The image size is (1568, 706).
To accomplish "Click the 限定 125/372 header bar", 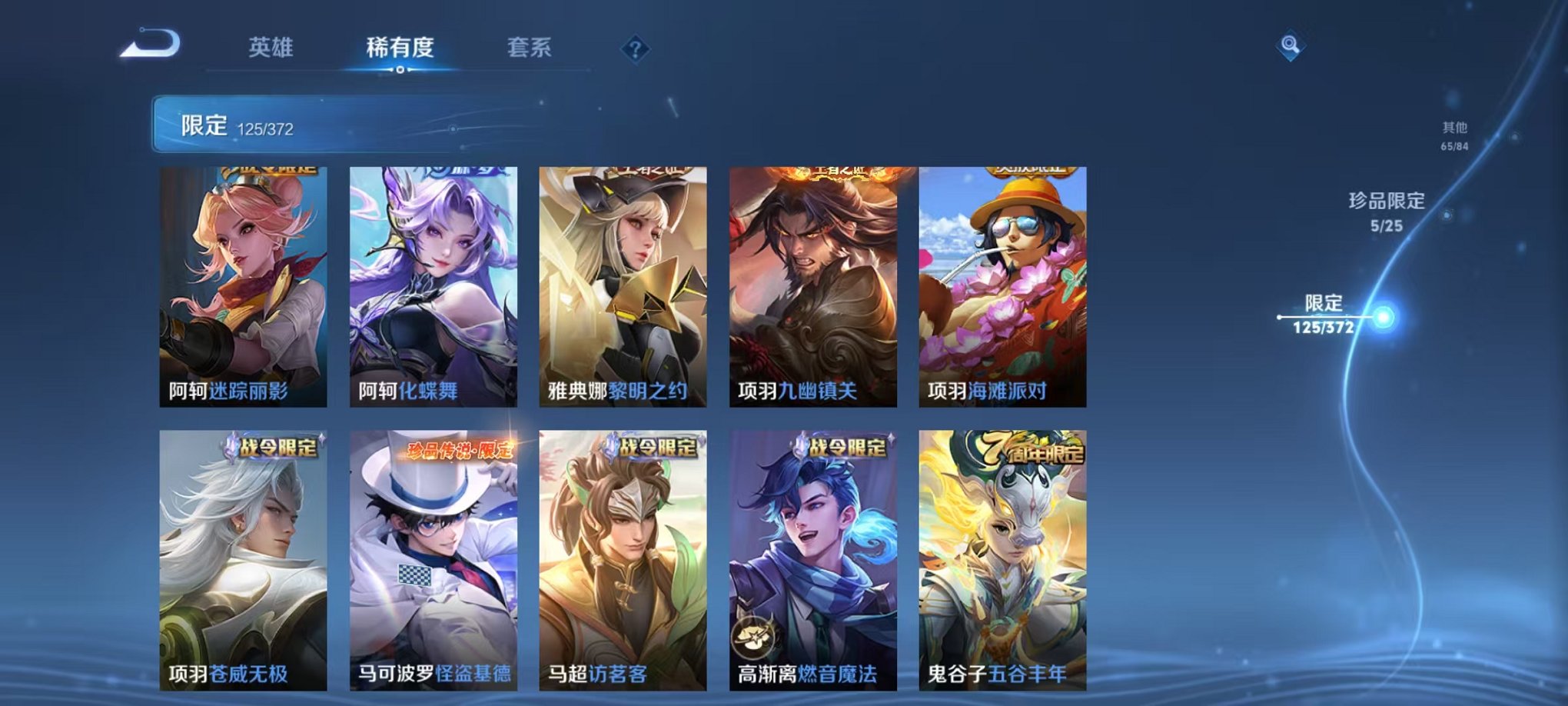I will pyautogui.click(x=307, y=123).
